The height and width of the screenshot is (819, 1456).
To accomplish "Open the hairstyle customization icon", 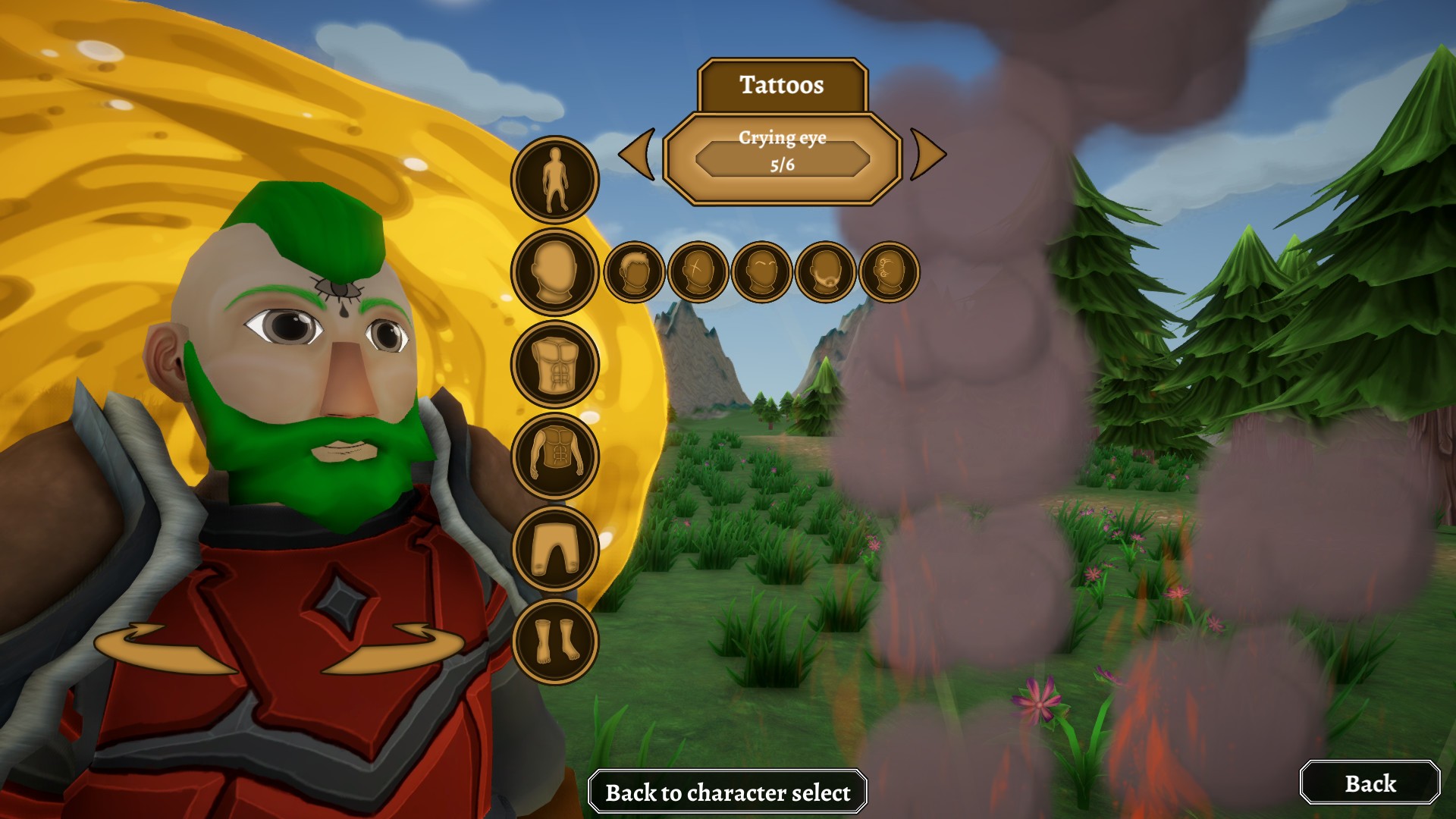I will tap(635, 271).
